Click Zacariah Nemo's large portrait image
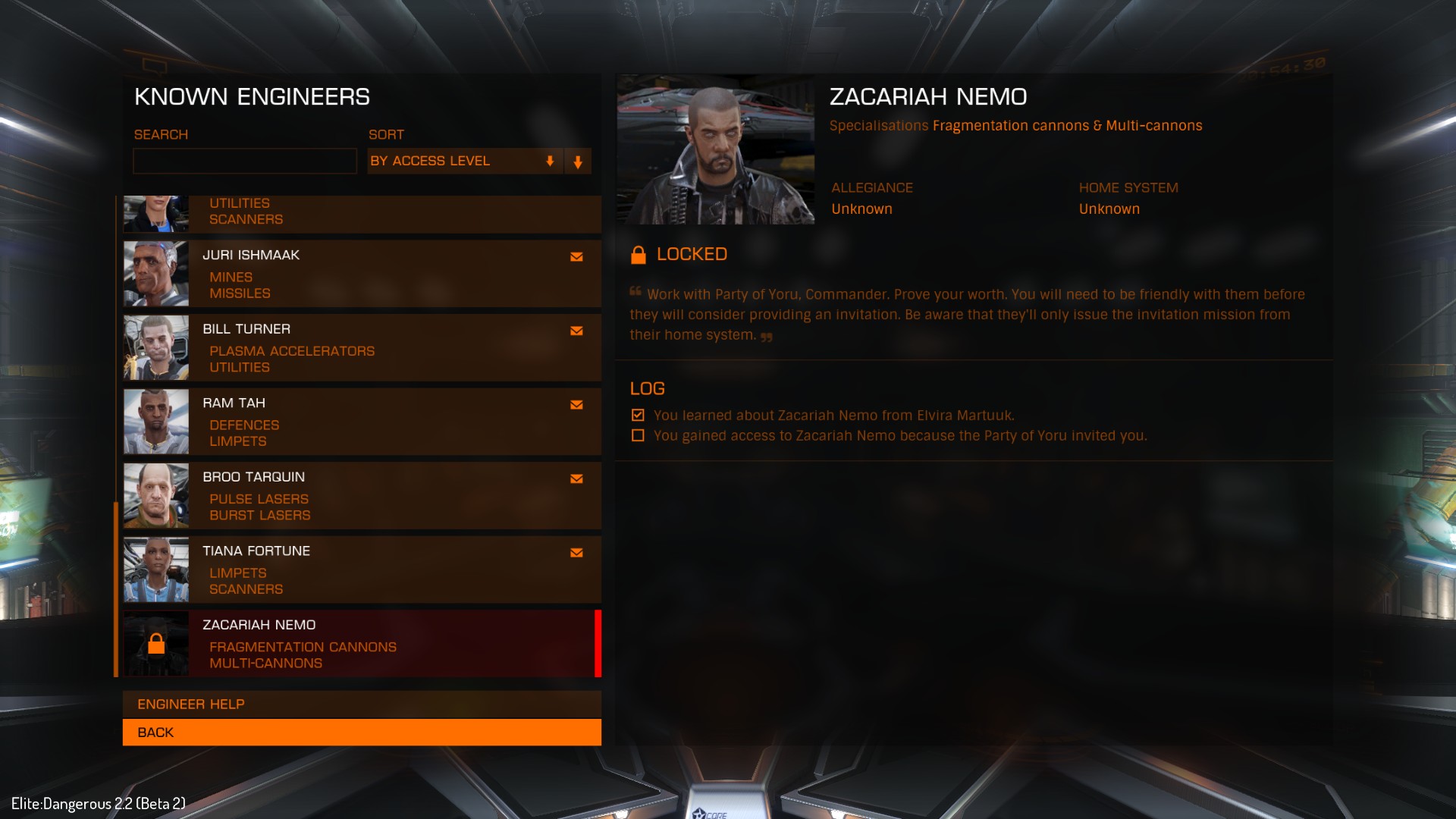1456x819 pixels. click(x=716, y=149)
